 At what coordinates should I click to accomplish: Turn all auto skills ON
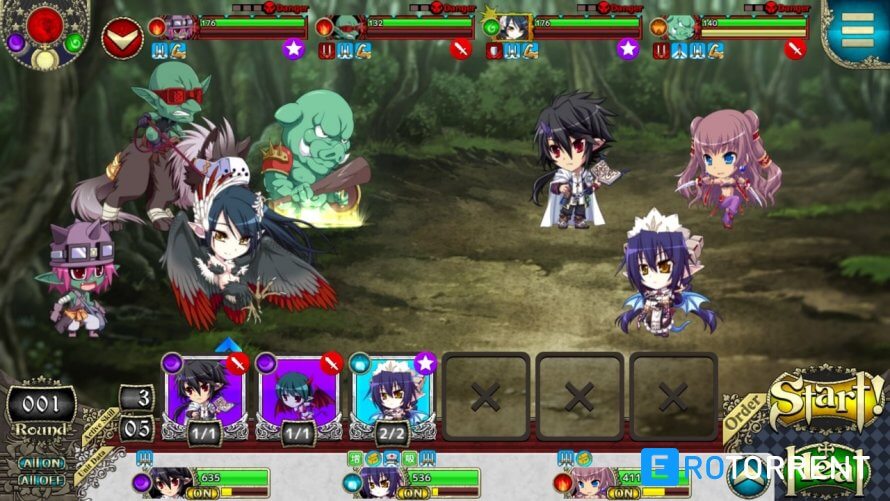[40, 463]
